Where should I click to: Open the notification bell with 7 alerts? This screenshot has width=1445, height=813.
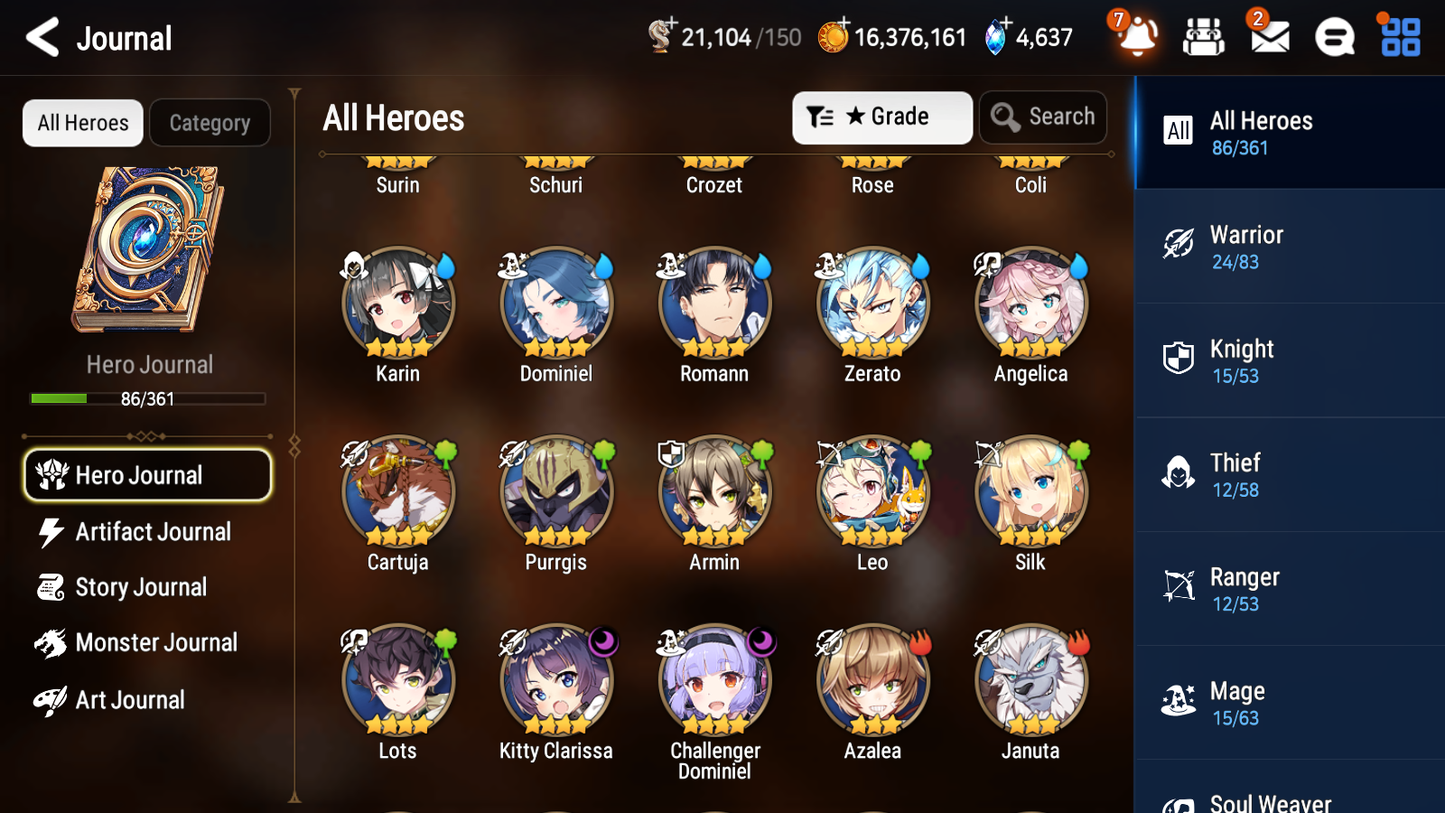click(1136, 37)
